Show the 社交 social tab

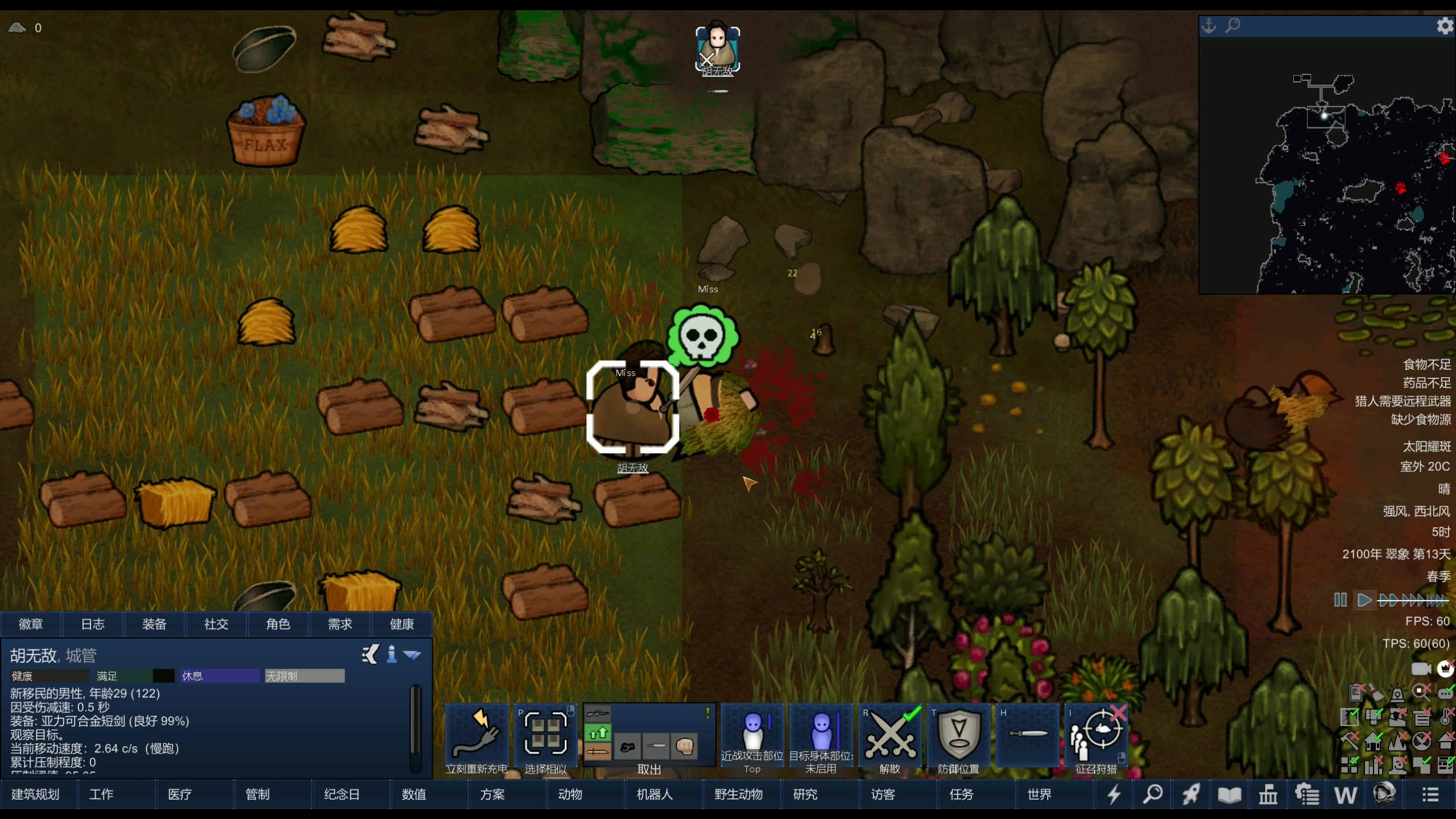(x=216, y=624)
